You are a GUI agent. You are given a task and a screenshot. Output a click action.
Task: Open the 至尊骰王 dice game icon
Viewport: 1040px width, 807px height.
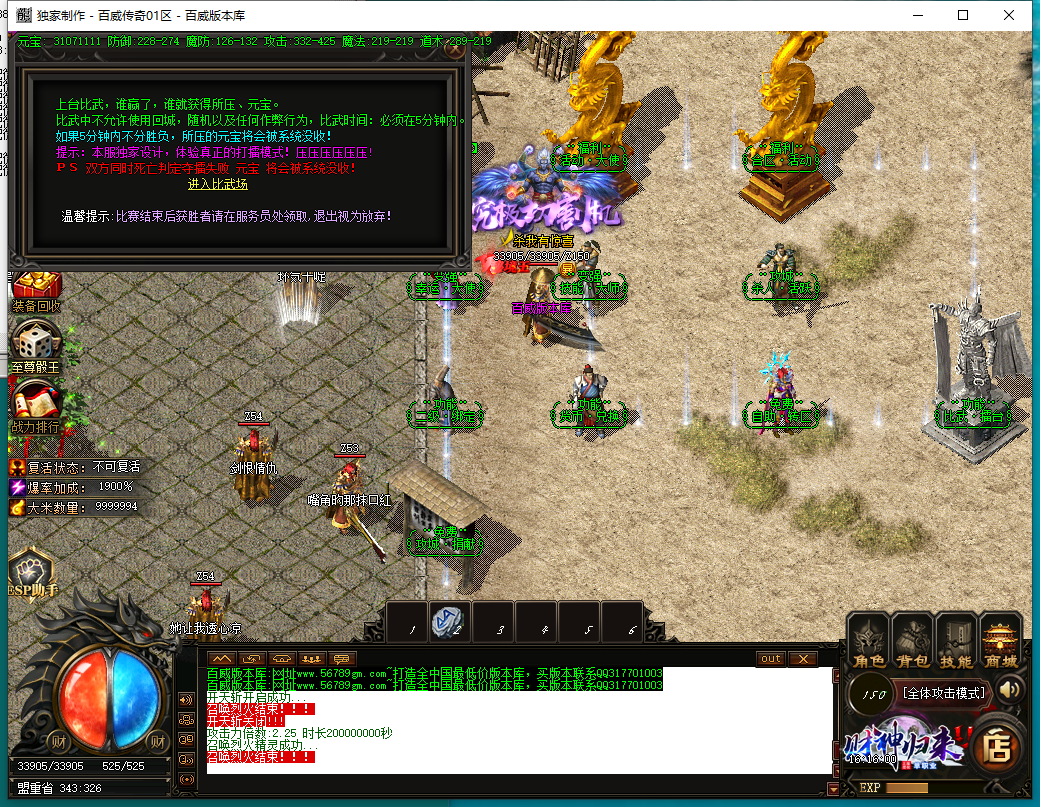click(36, 345)
